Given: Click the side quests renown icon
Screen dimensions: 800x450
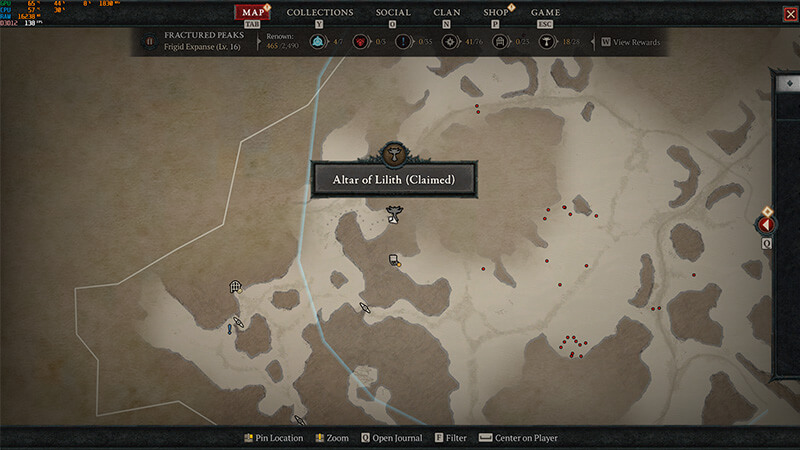Looking at the screenshot, I should click(403, 42).
